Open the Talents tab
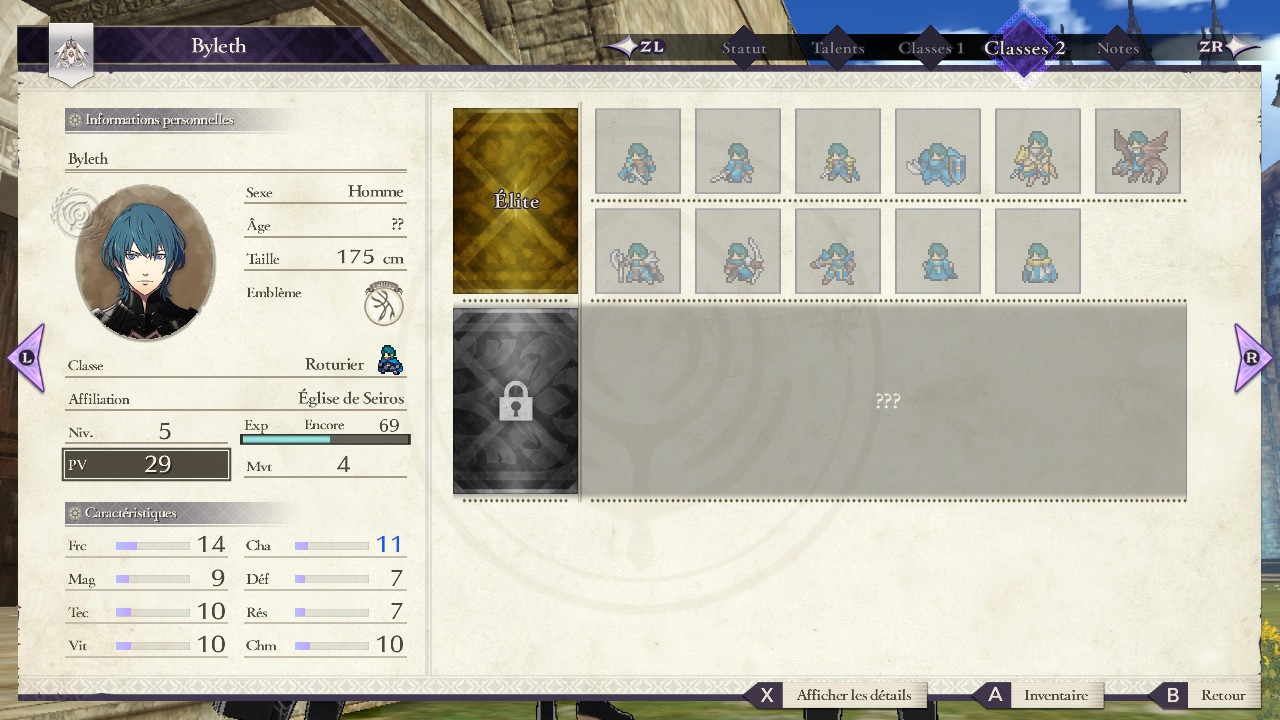This screenshot has height=720, width=1280. 838,48
